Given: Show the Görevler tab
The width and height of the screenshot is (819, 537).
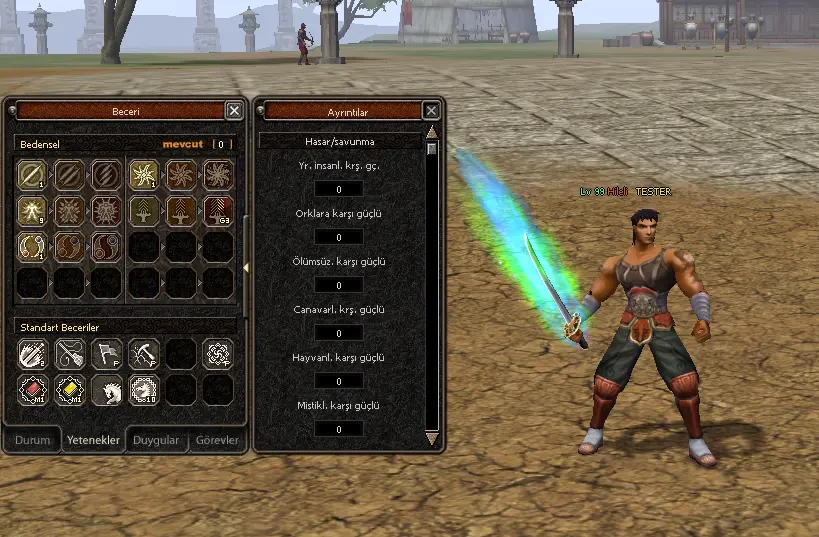Looking at the screenshot, I should click(x=216, y=440).
